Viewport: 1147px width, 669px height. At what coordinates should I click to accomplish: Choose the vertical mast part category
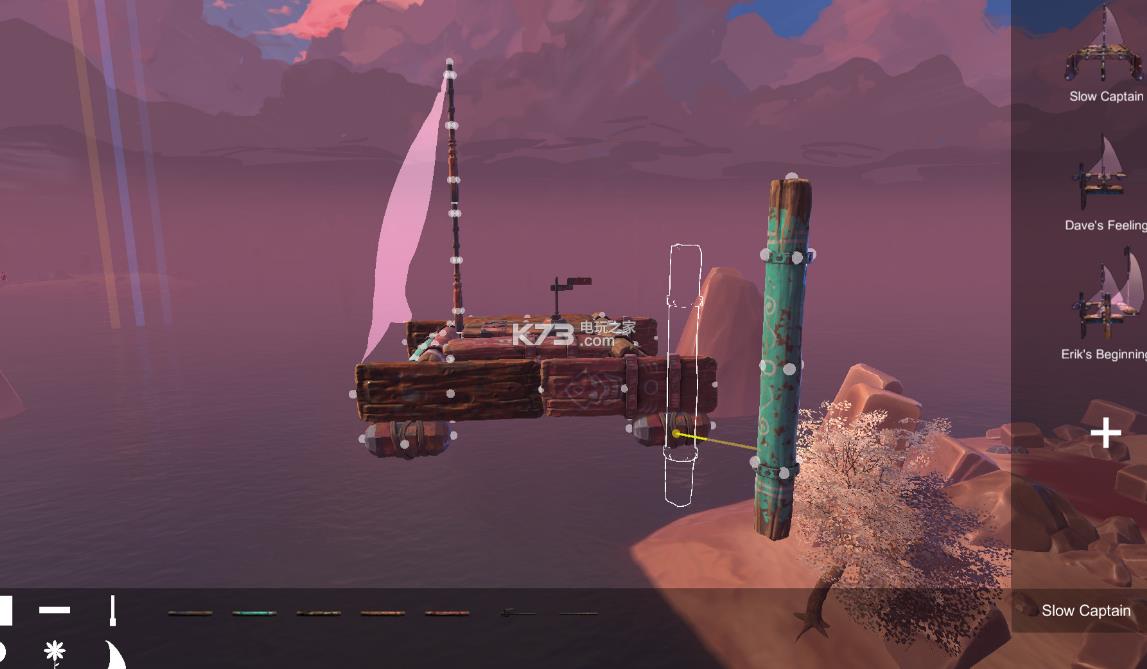coord(113,610)
